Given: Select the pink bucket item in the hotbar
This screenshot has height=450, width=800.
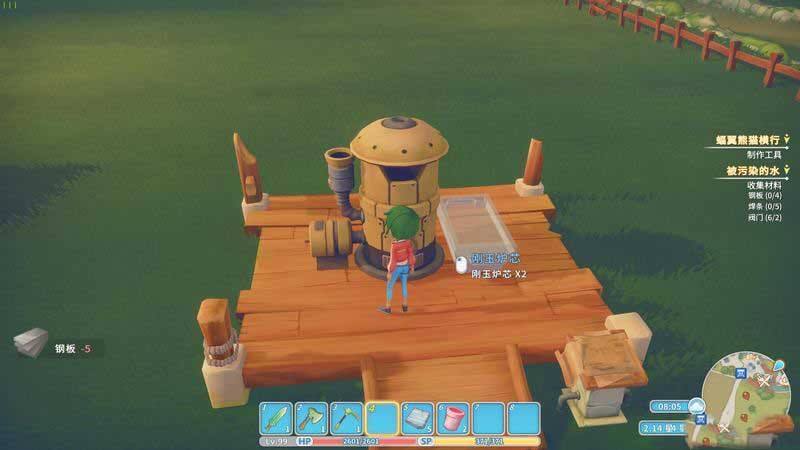Looking at the screenshot, I should 453,417.
